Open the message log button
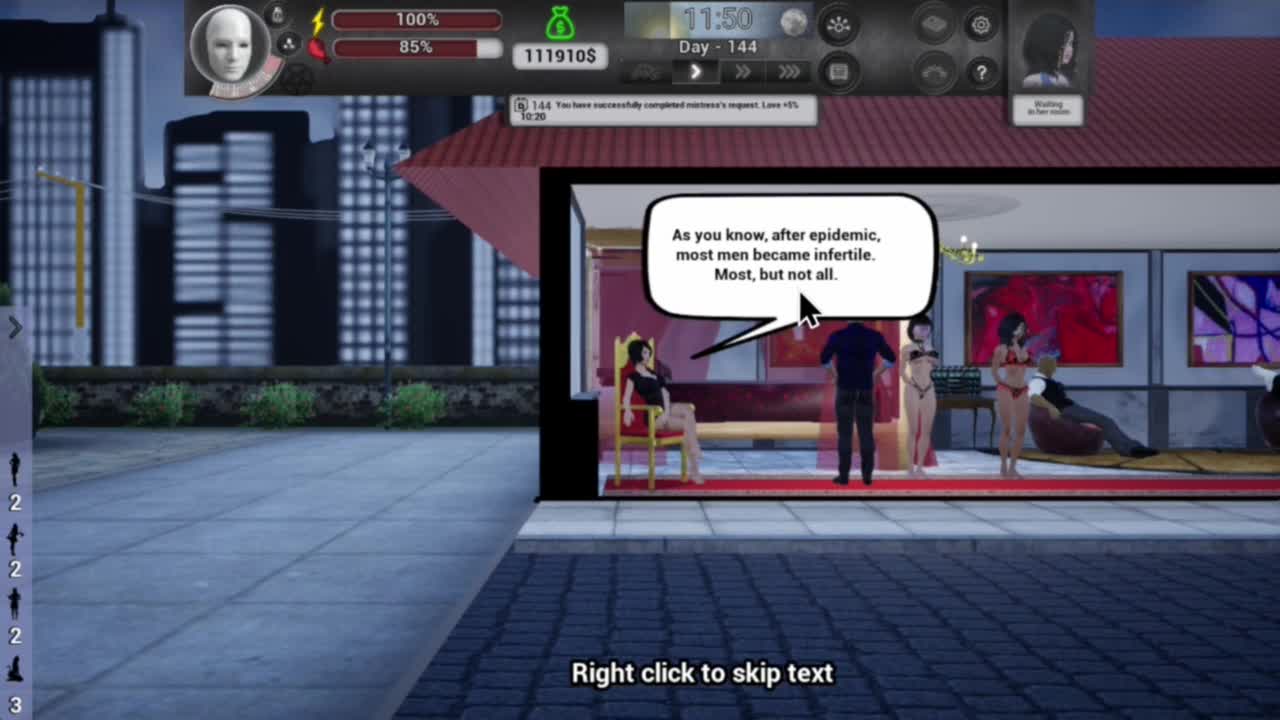 click(838, 72)
